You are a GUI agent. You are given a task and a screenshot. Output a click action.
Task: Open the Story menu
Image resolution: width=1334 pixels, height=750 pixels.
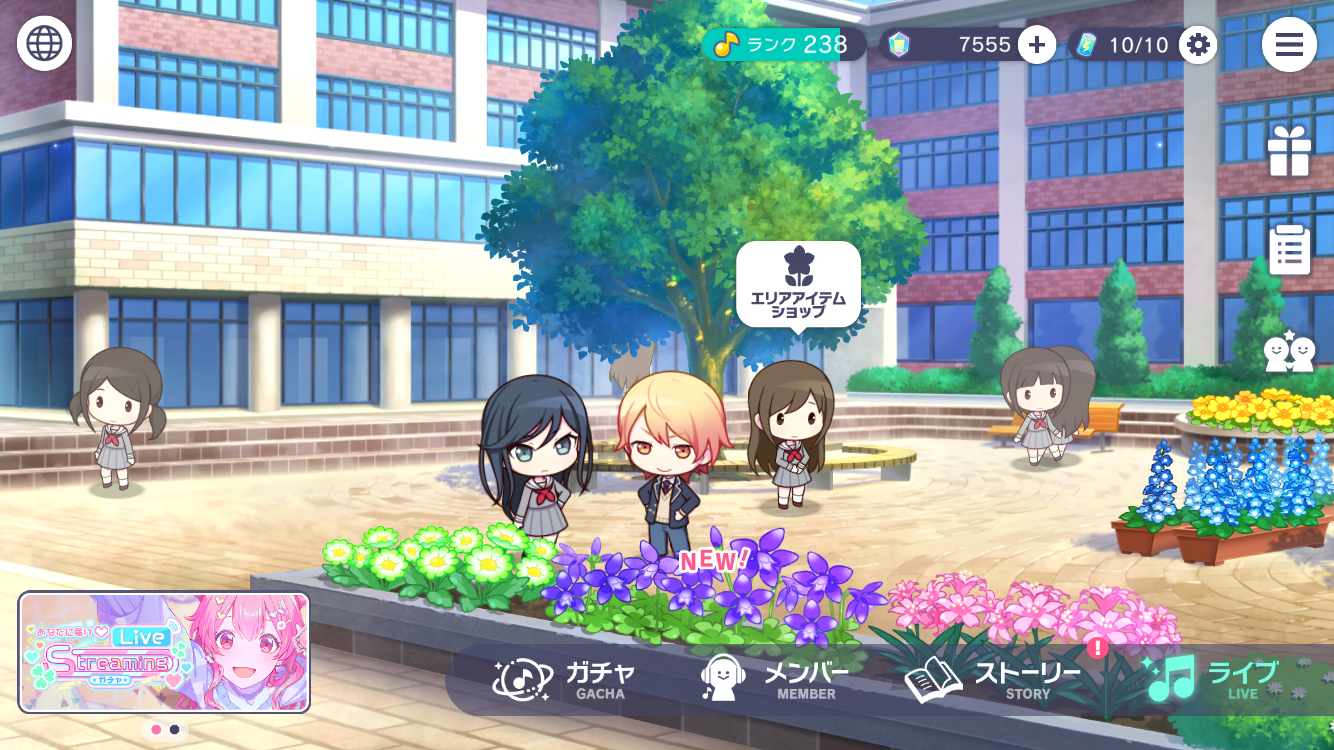[x=993, y=679]
